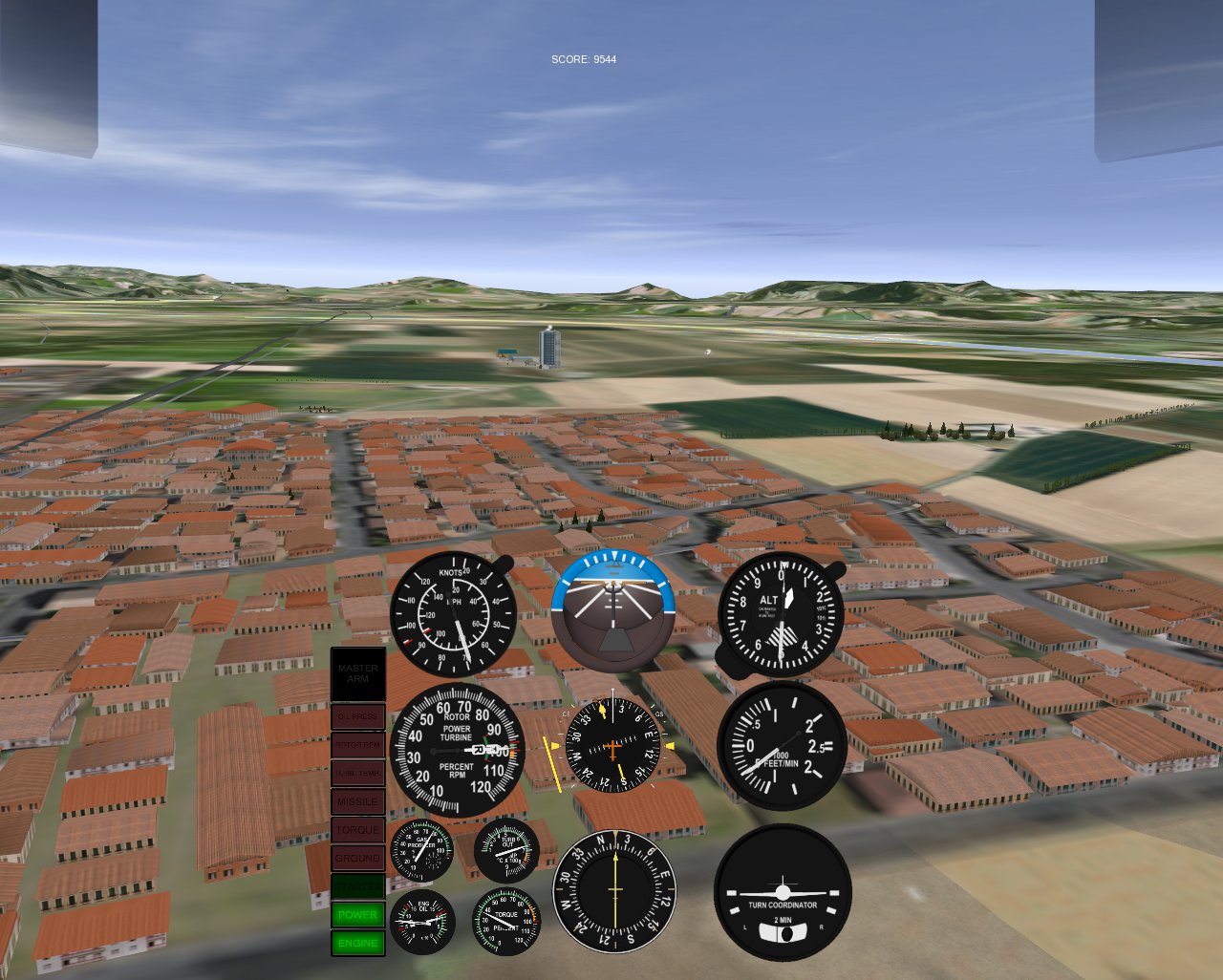Viewport: 1223px width, 980px height.
Task: Select the HSI course indicator
Action: (614, 745)
